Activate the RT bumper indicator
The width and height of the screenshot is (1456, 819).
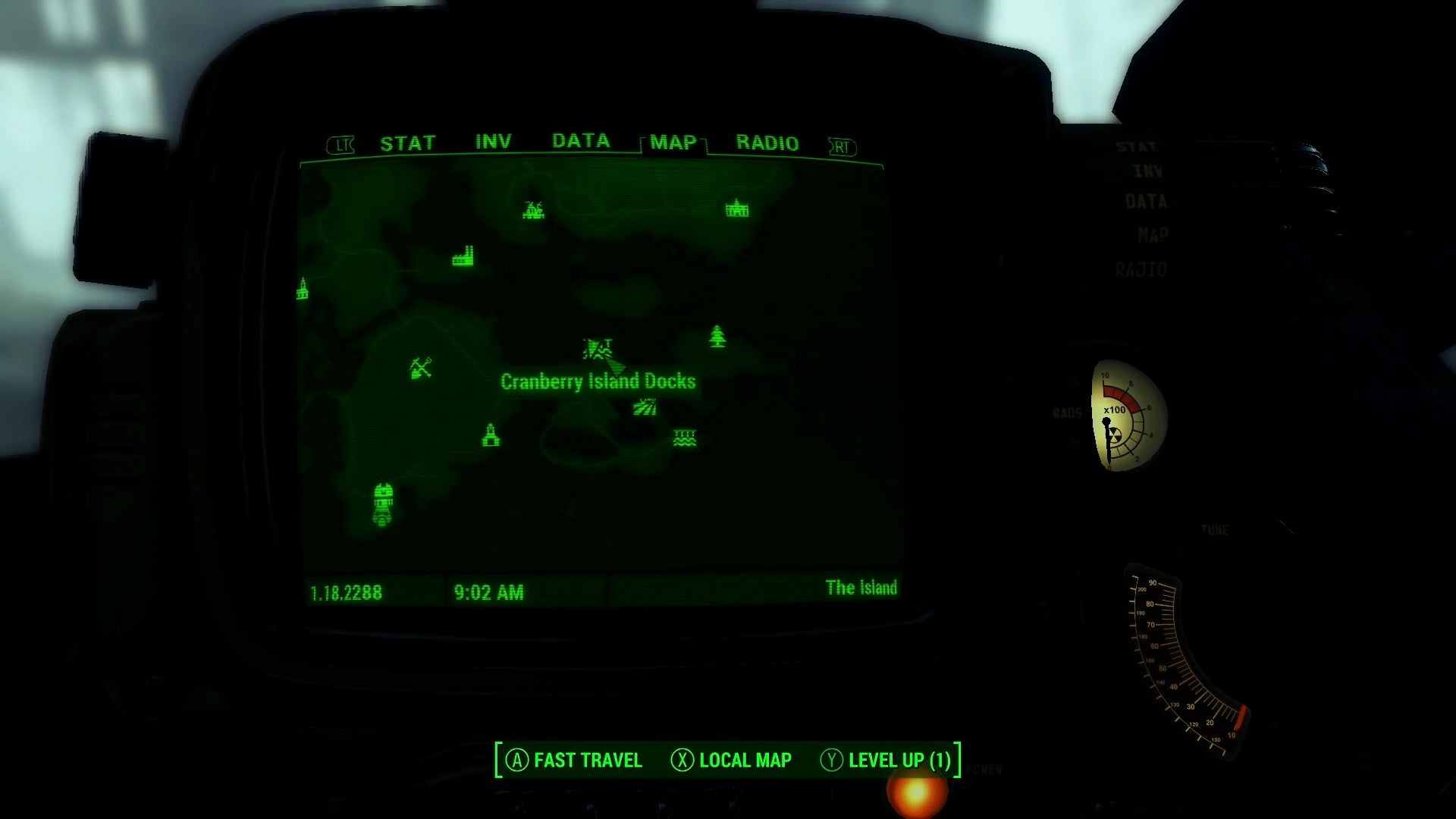pyautogui.click(x=842, y=145)
